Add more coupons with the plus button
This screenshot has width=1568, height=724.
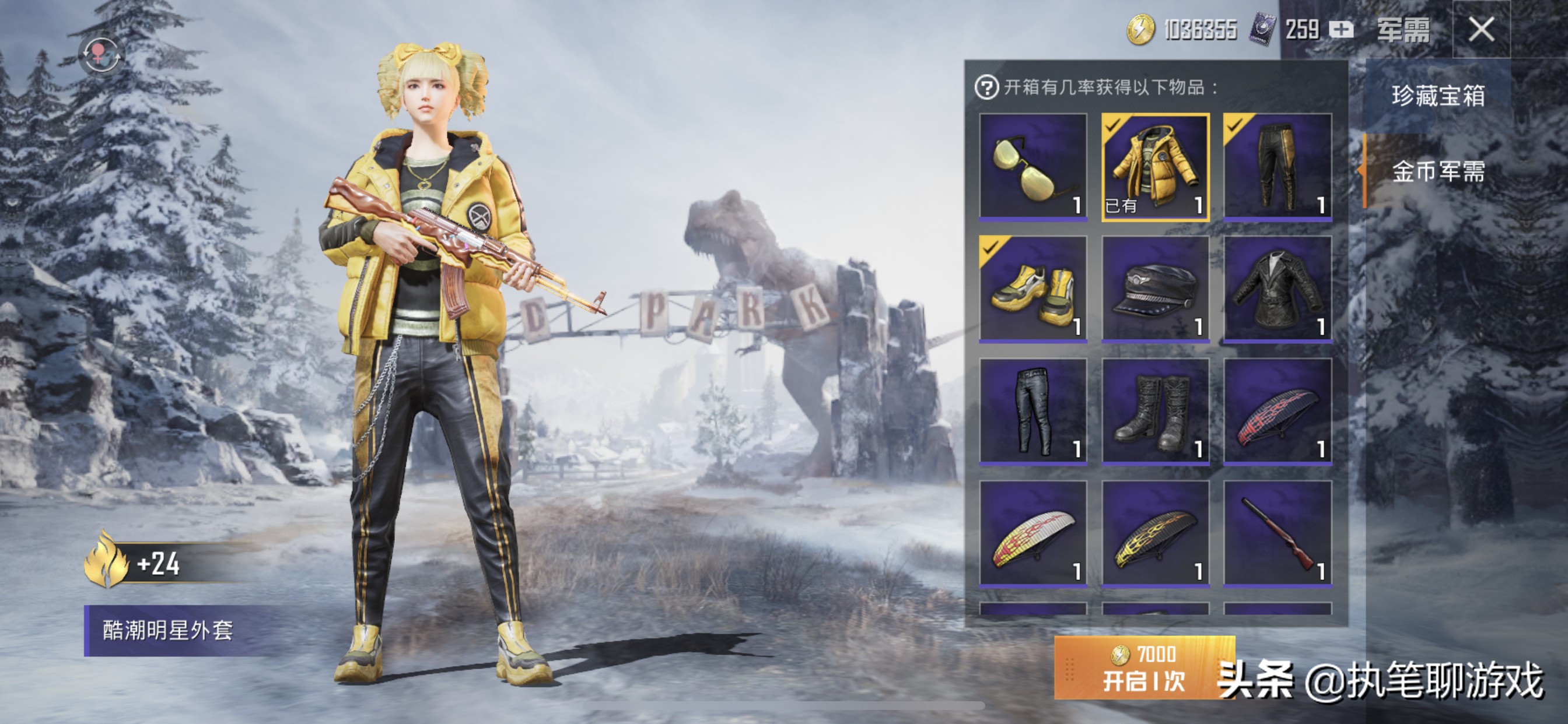tap(1341, 29)
